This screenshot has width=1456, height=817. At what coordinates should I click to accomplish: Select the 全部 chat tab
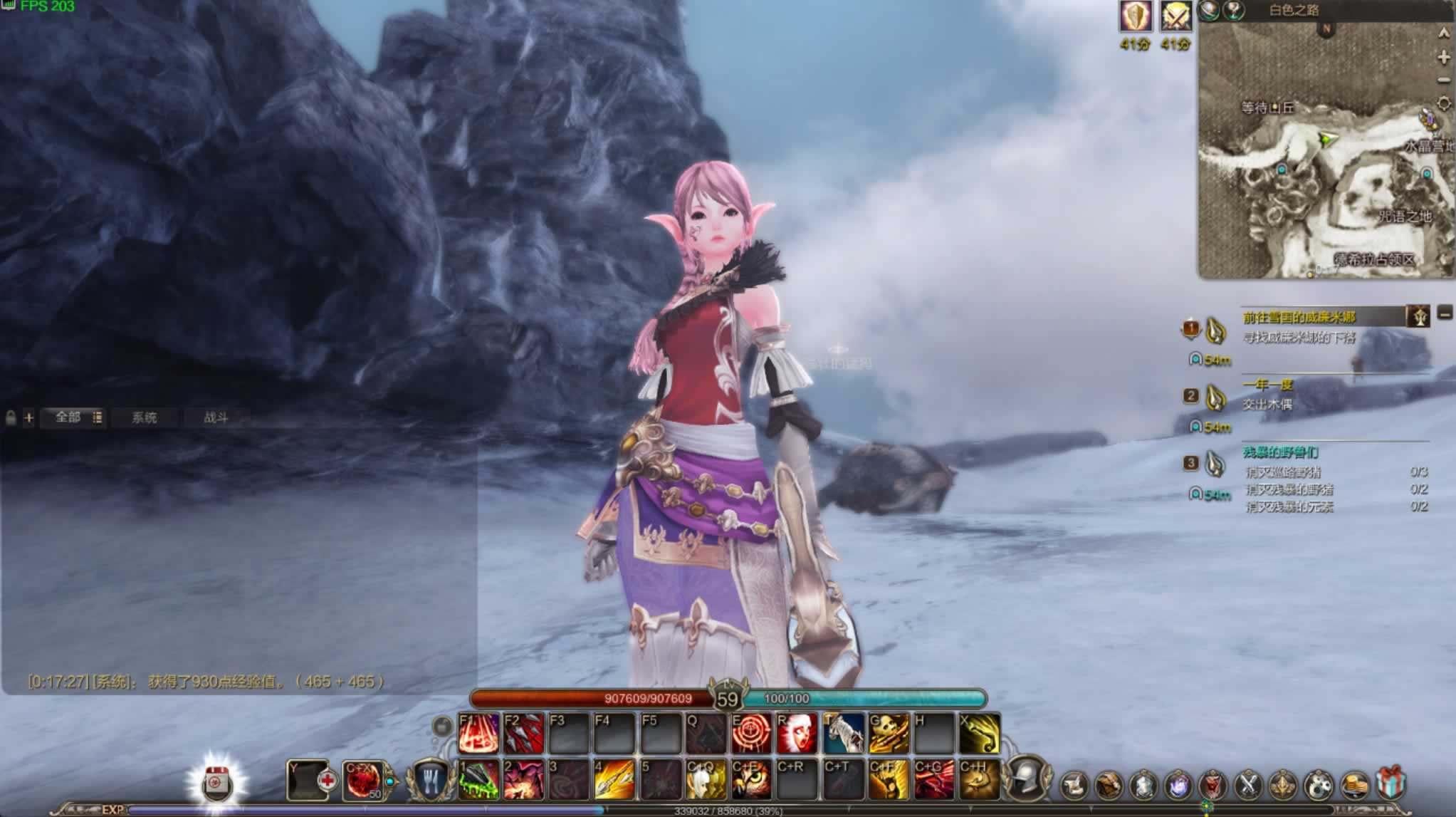coord(68,417)
